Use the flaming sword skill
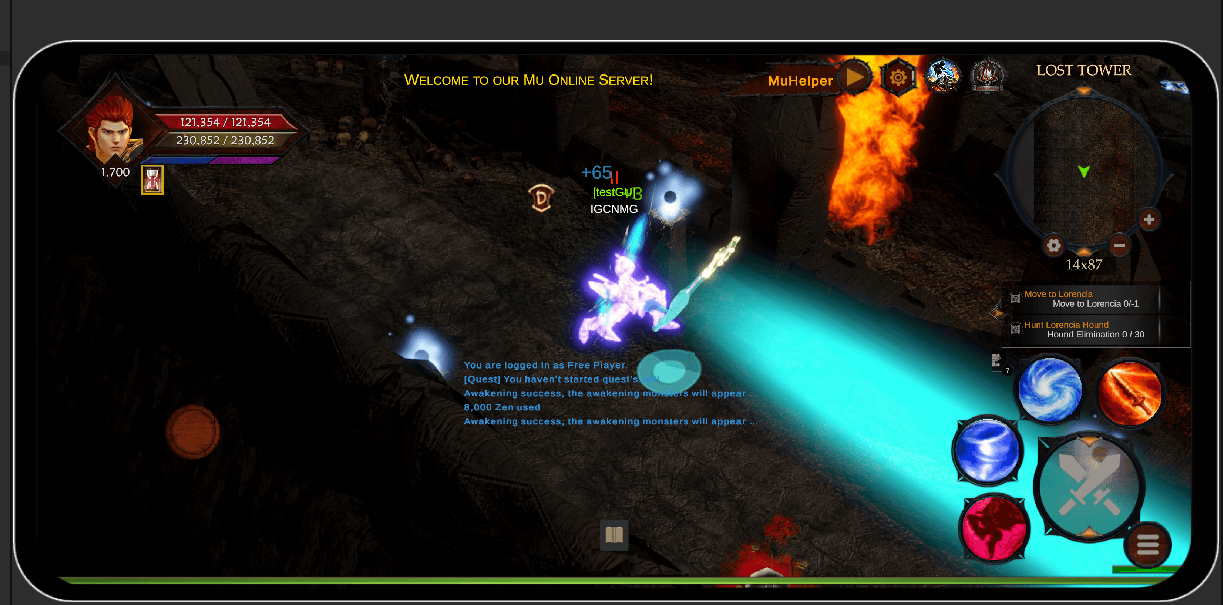The image size is (1223, 605). [1131, 391]
